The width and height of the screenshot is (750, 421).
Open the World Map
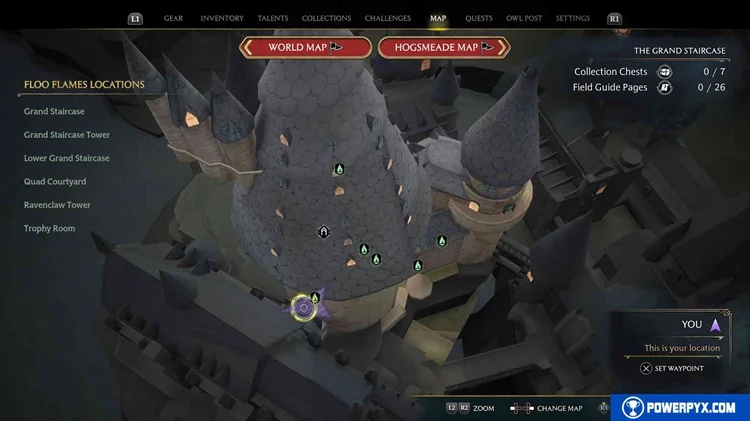[305, 47]
